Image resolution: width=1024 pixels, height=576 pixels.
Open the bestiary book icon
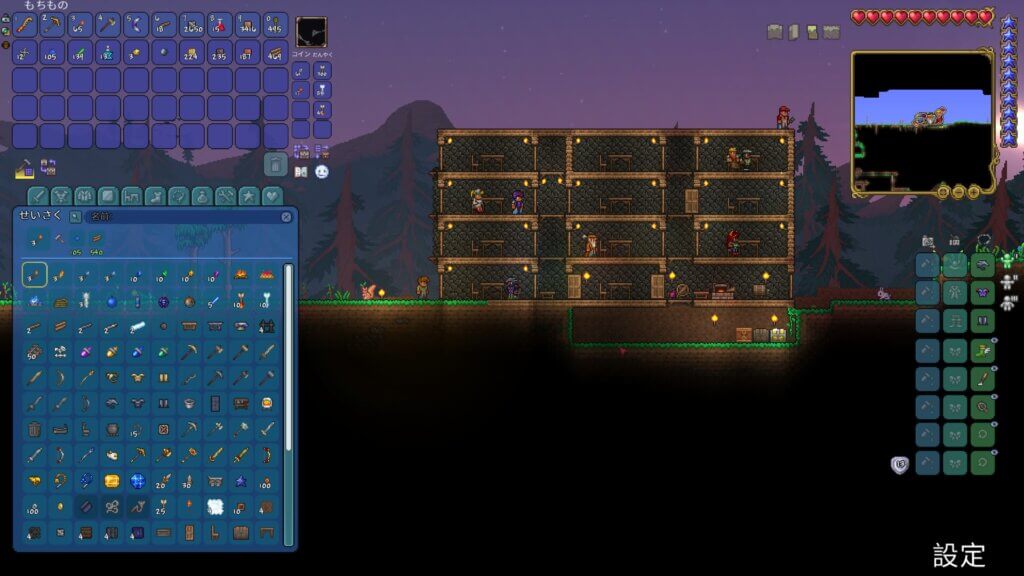tap(301, 172)
